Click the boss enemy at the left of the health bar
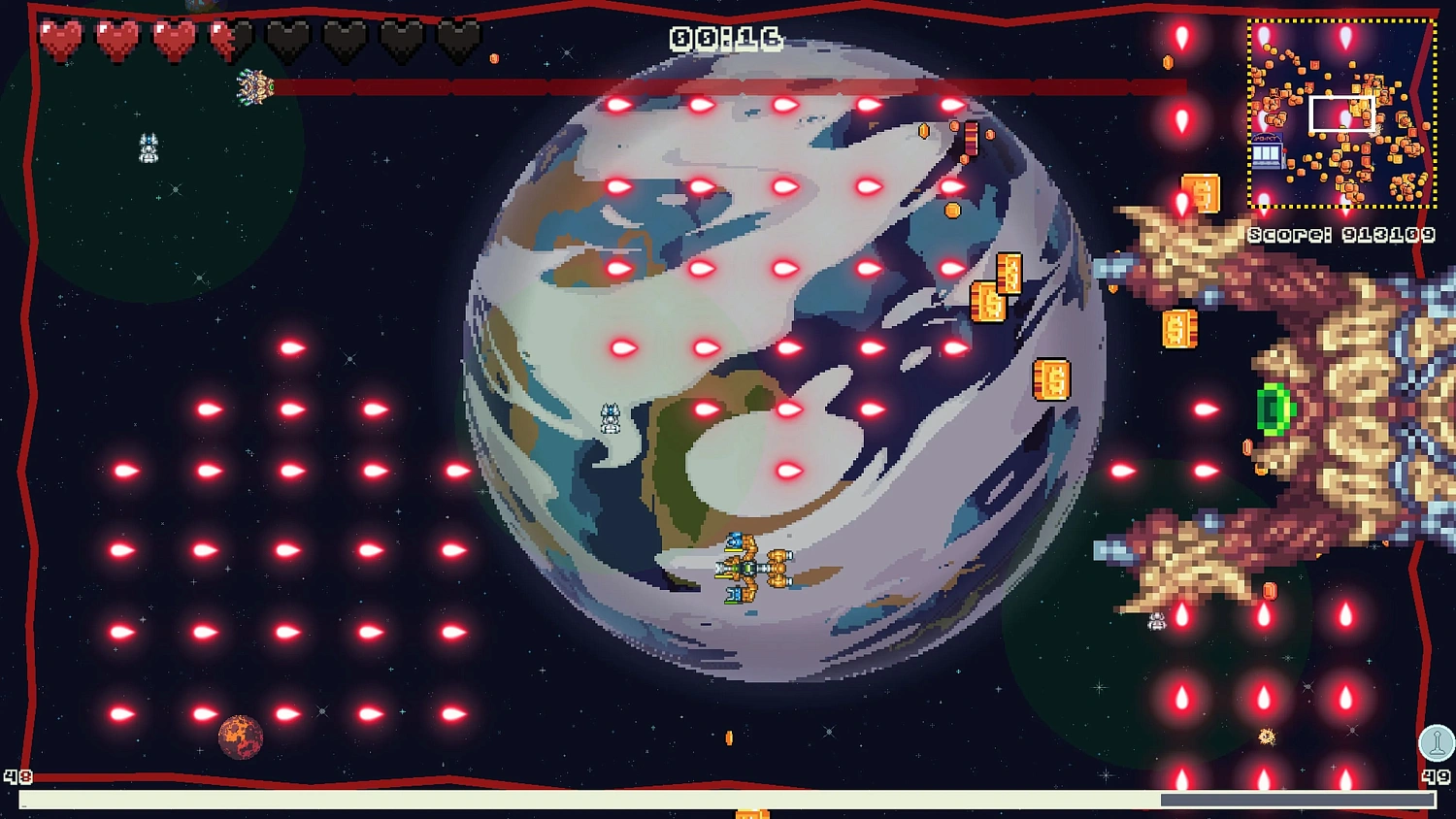This screenshot has height=819, width=1456. [254, 85]
